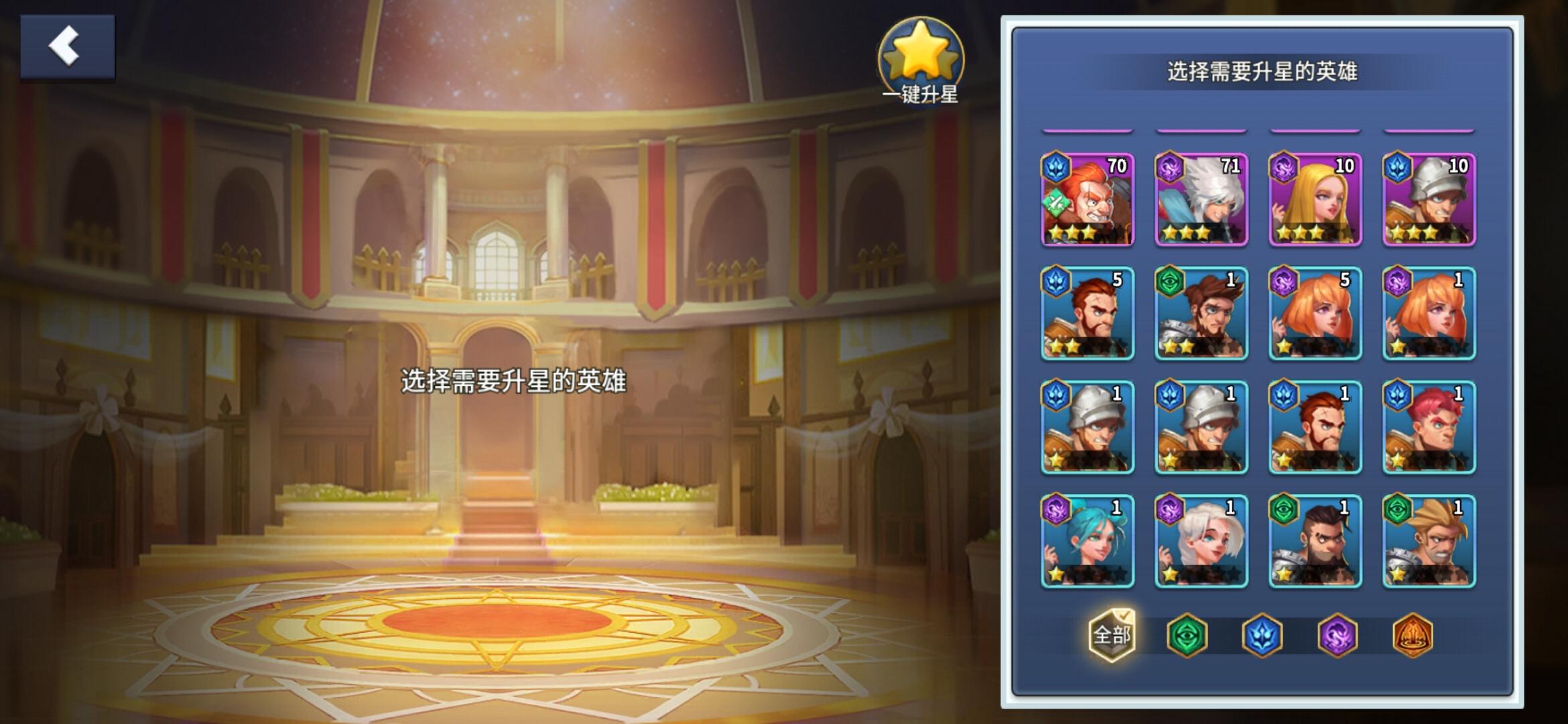Expand the second purple divider above hero row
Viewport: 1568px width, 724px height.
coord(1201,131)
